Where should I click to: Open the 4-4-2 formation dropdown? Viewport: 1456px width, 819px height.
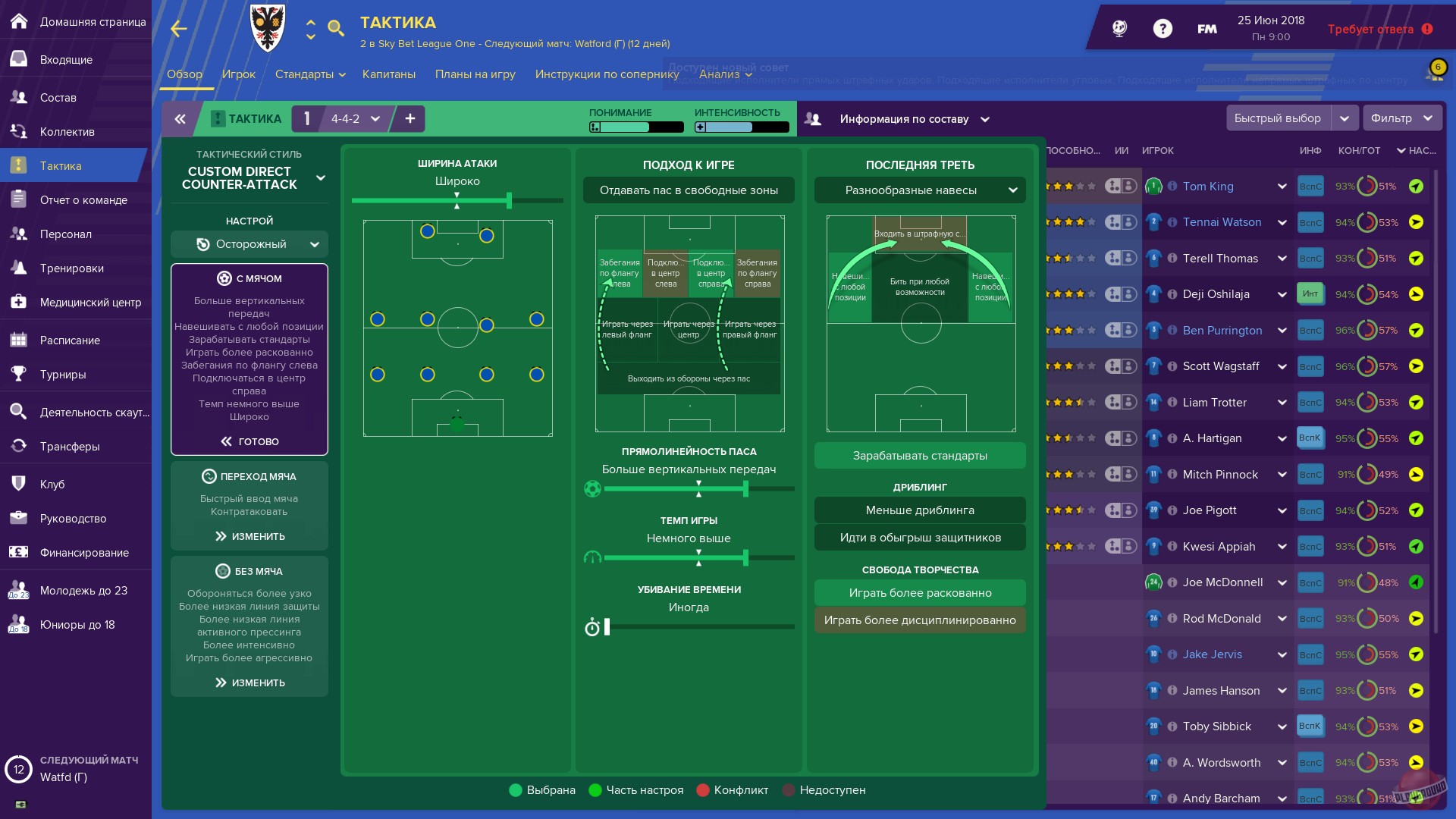[353, 119]
